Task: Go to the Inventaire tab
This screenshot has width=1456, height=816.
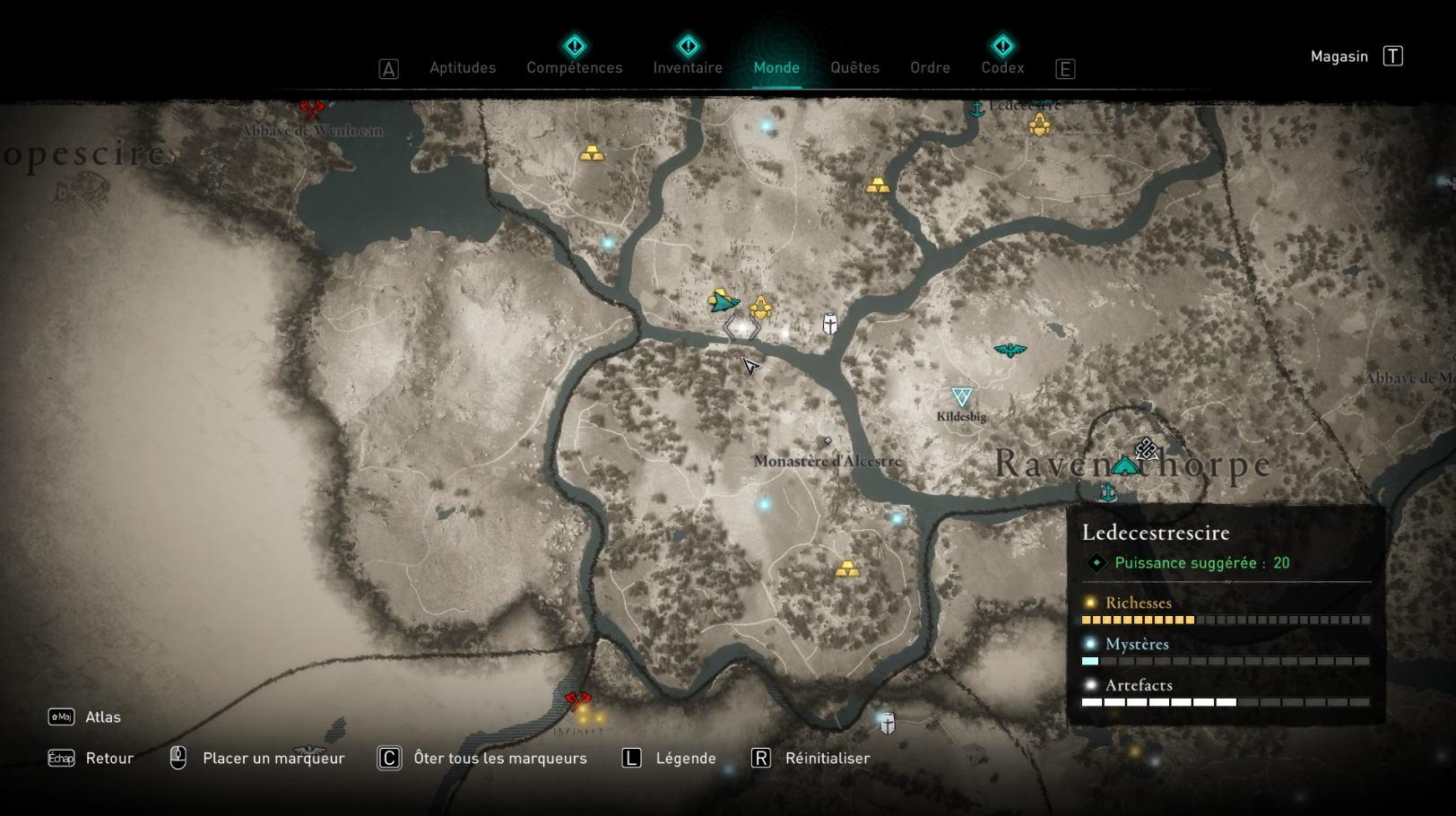Action: (688, 68)
